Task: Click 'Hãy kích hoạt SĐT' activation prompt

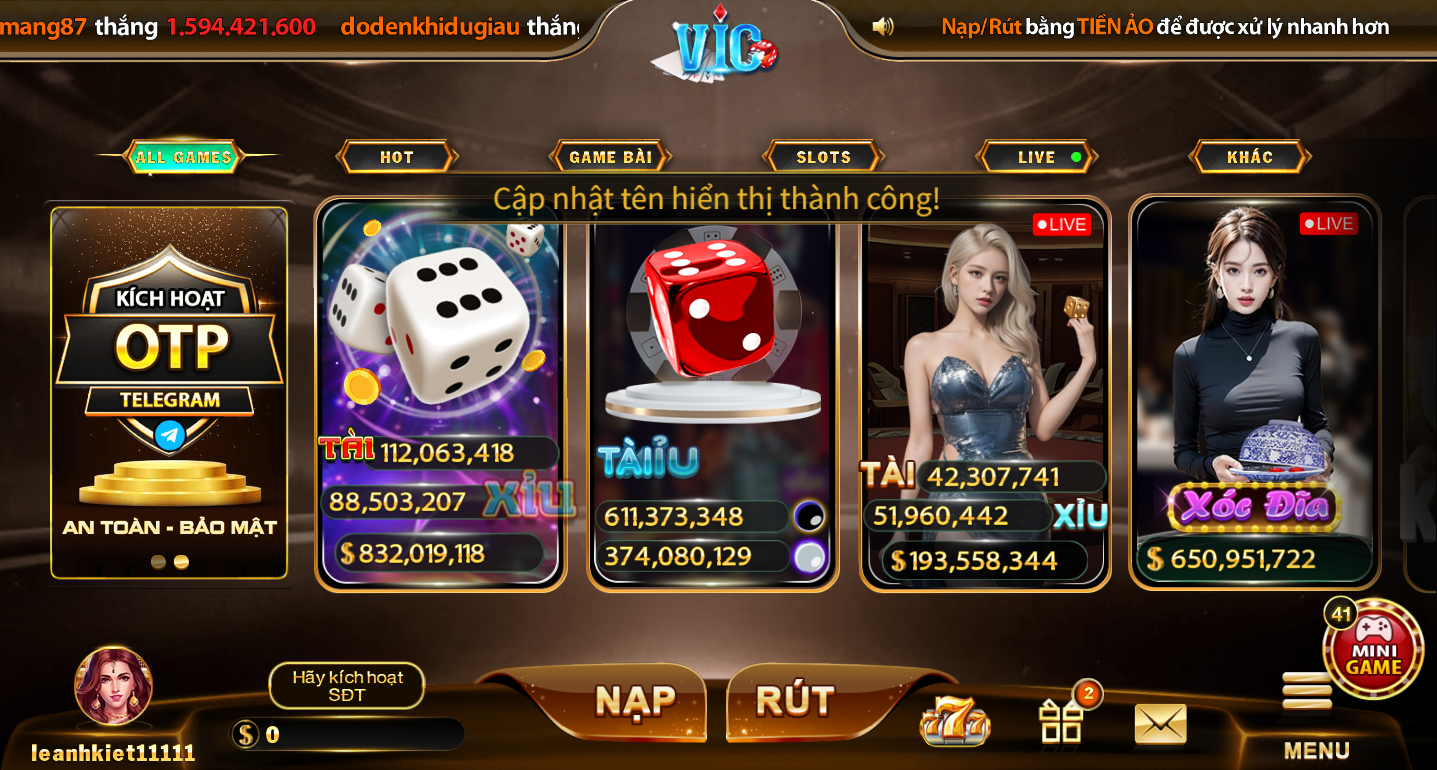Action: [x=346, y=686]
